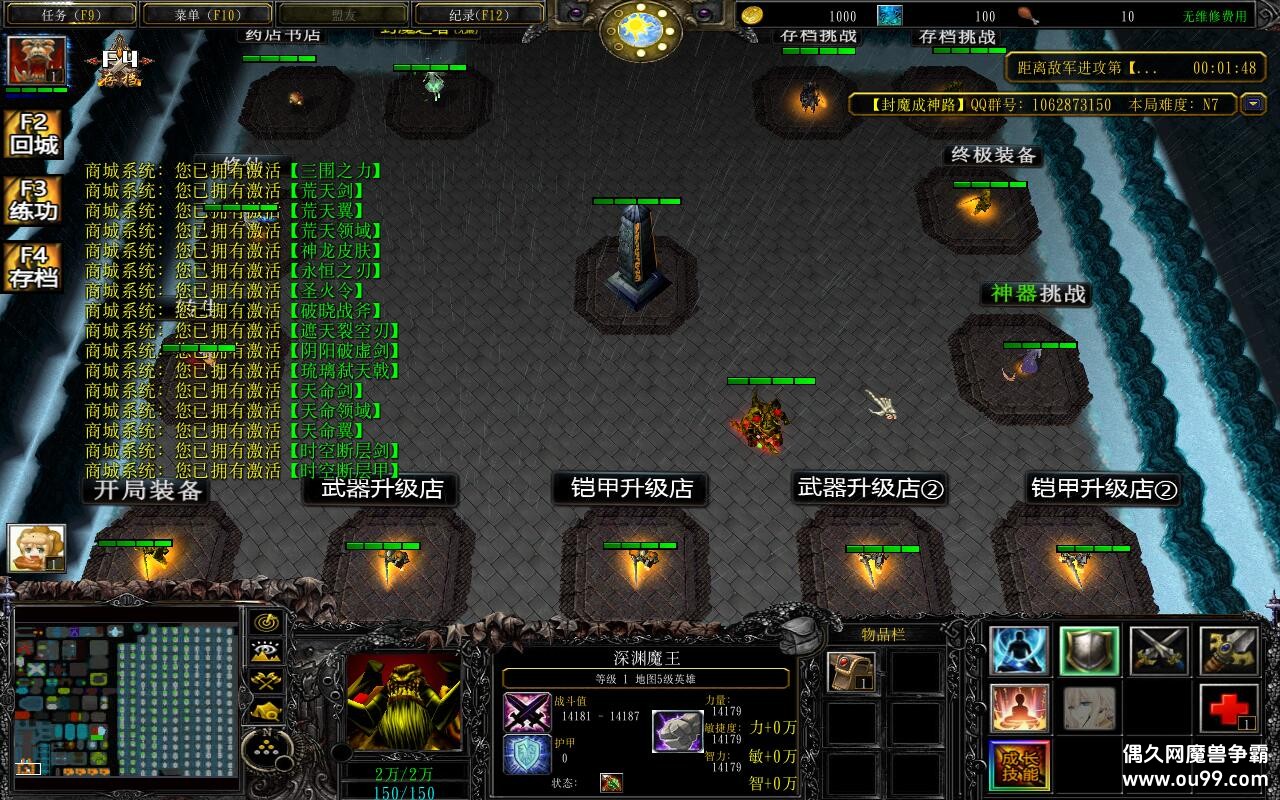
Task: Open the 菜单 (F10) game menu
Action: pos(207,14)
